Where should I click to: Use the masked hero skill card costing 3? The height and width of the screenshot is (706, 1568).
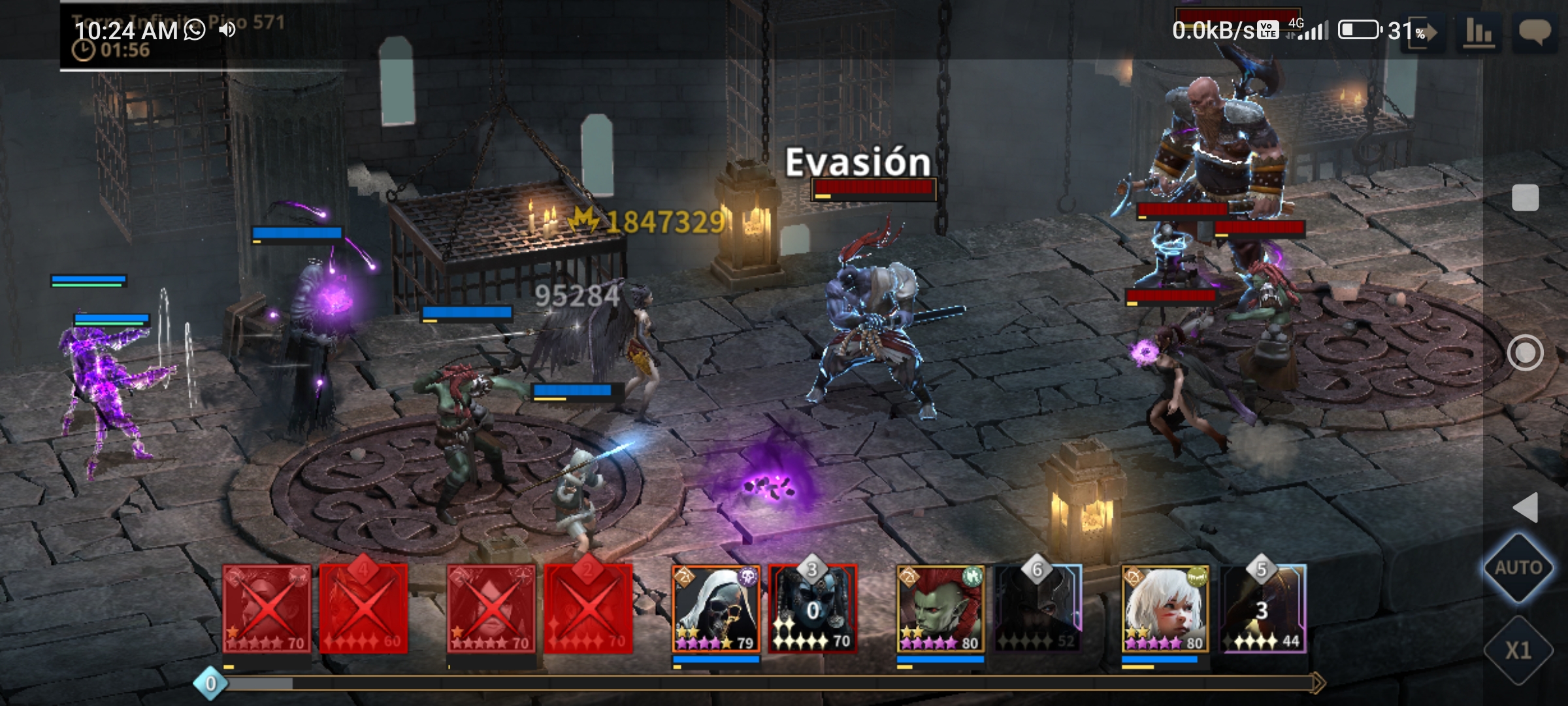[813, 609]
